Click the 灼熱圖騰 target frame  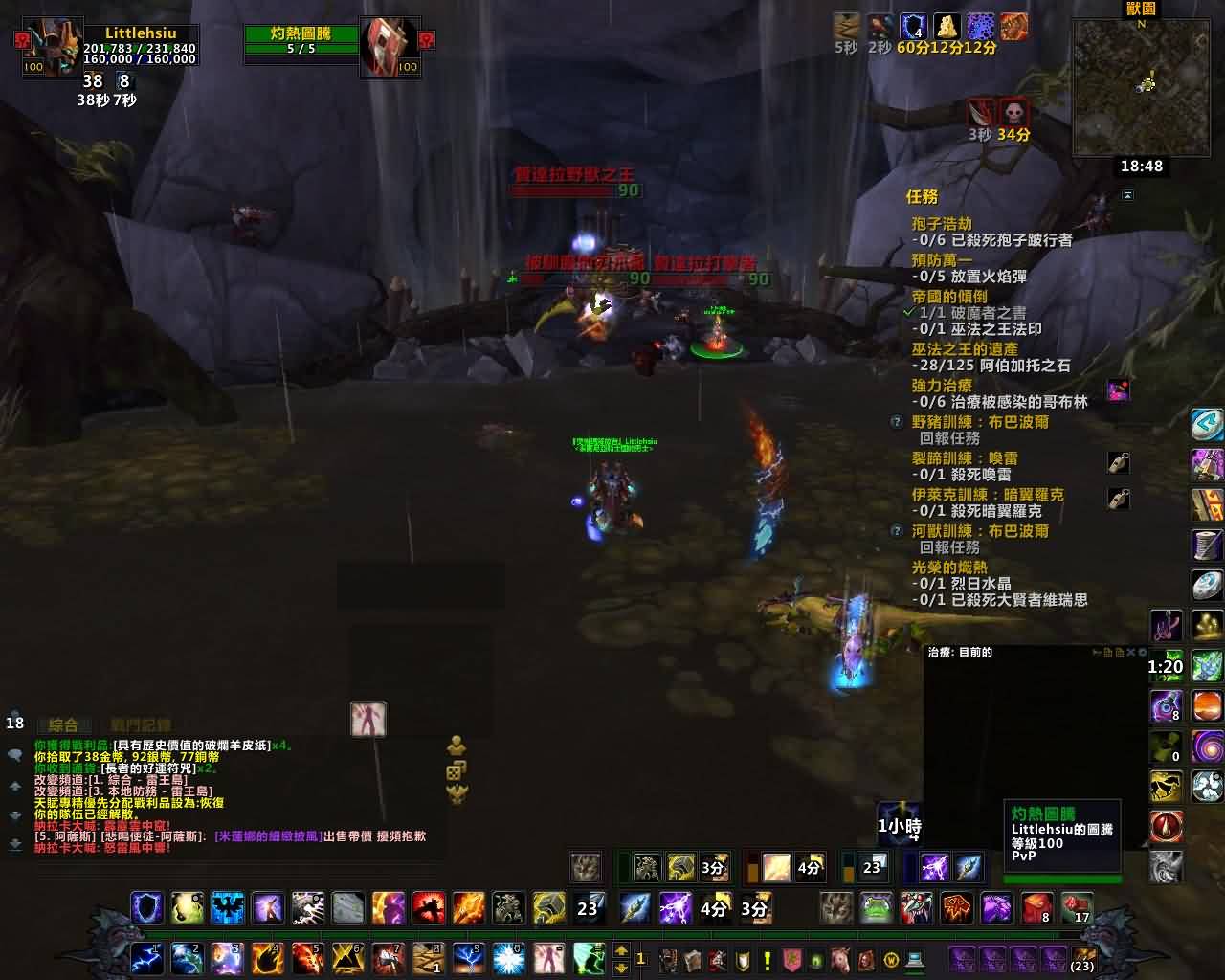[301, 41]
